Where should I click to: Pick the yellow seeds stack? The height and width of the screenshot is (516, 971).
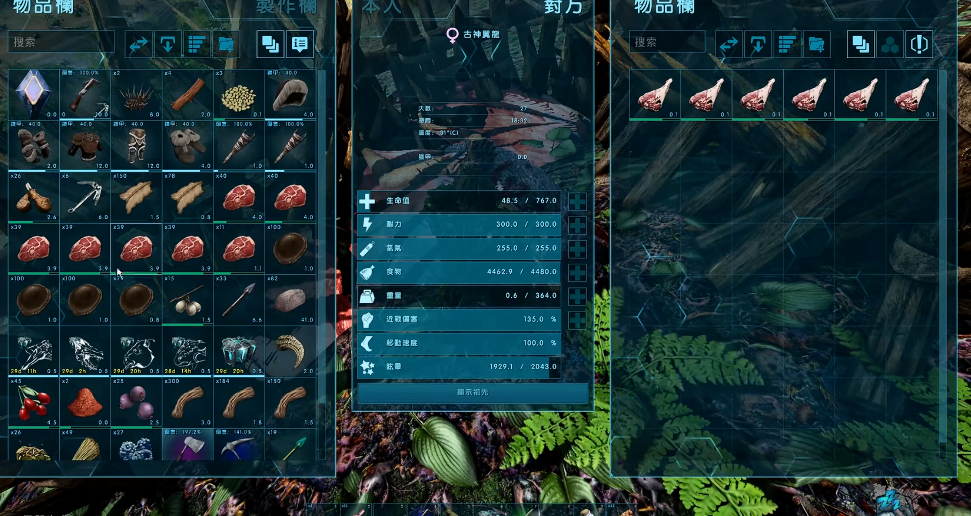point(238,93)
